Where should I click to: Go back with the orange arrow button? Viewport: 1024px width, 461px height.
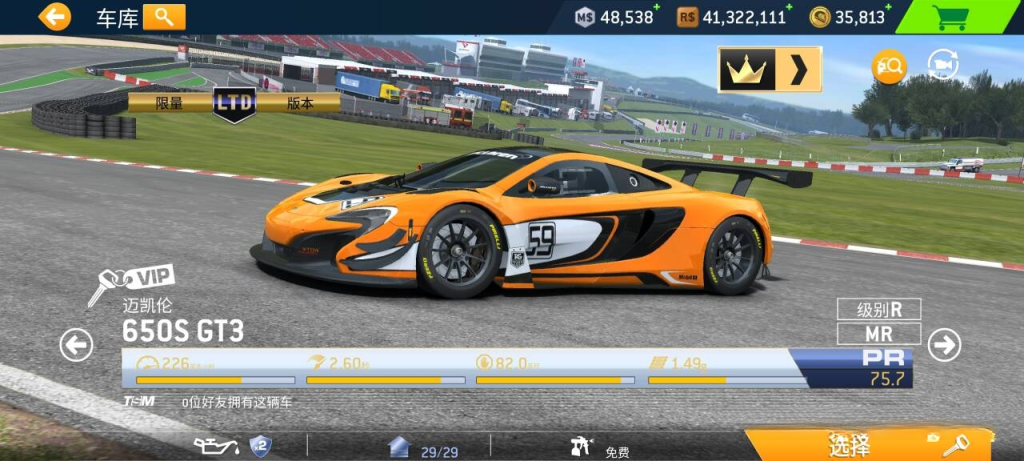click(54, 17)
